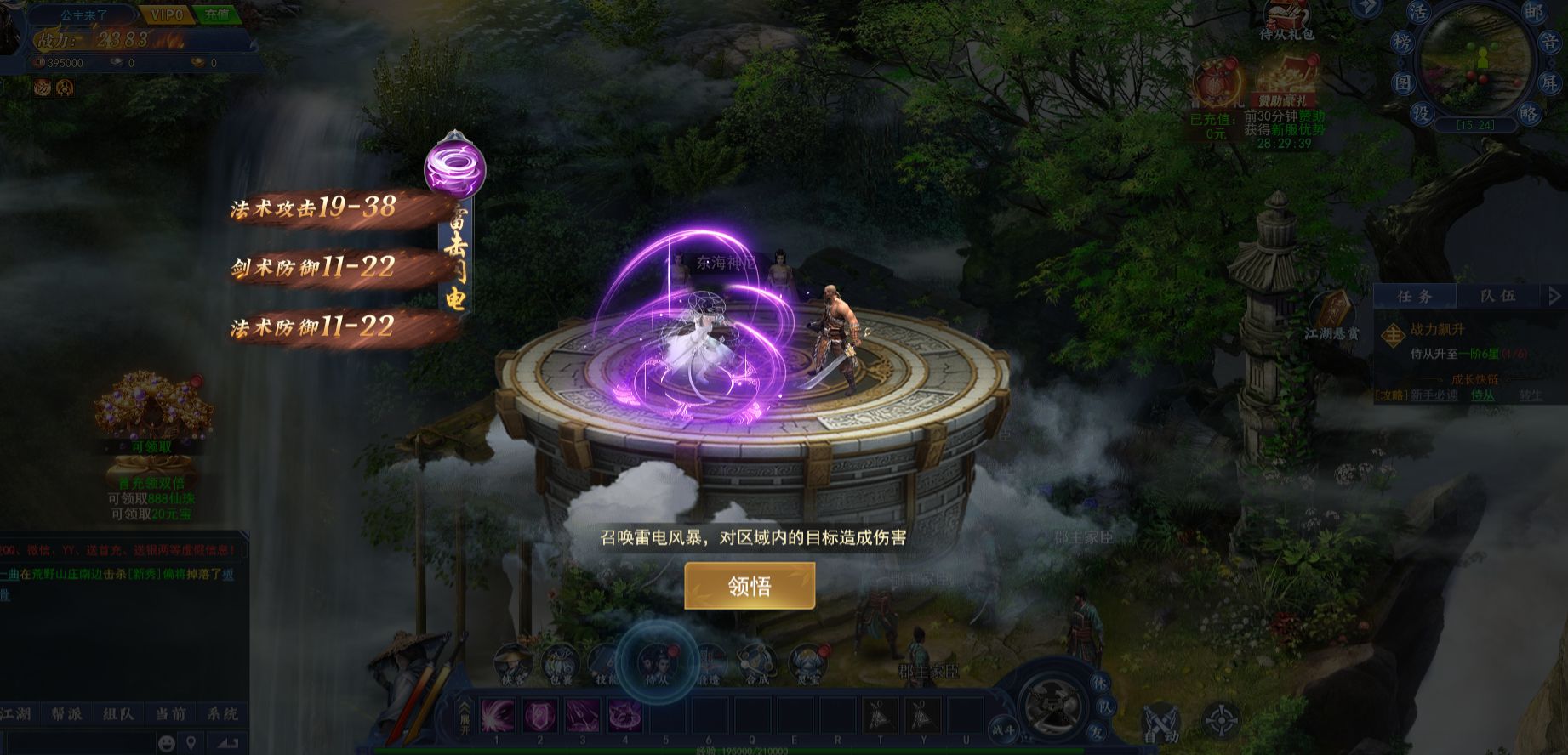
Task: Open the world map 图 button
Action: pyautogui.click(x=1403, y=82)
